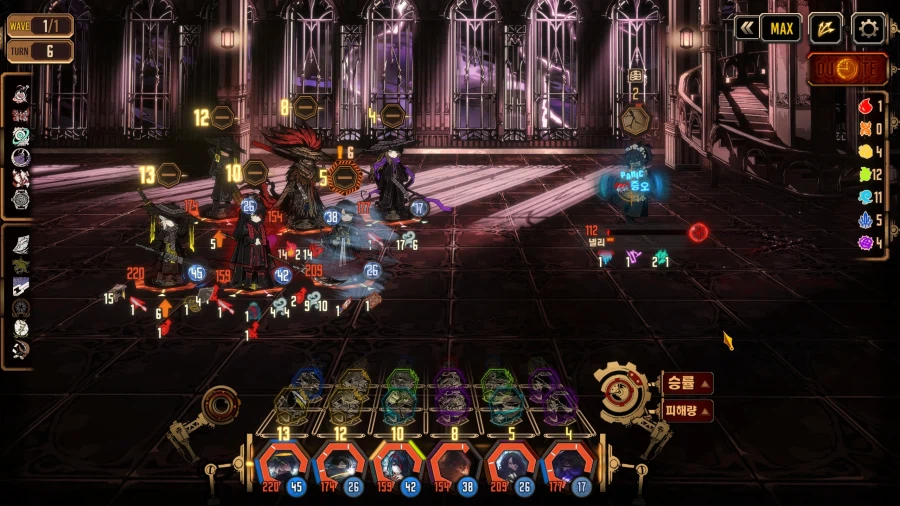The width and height of the screenshot is (900, 506).
Task: Select the speed 5 sinner portrait
Action: tap(512, 466)
